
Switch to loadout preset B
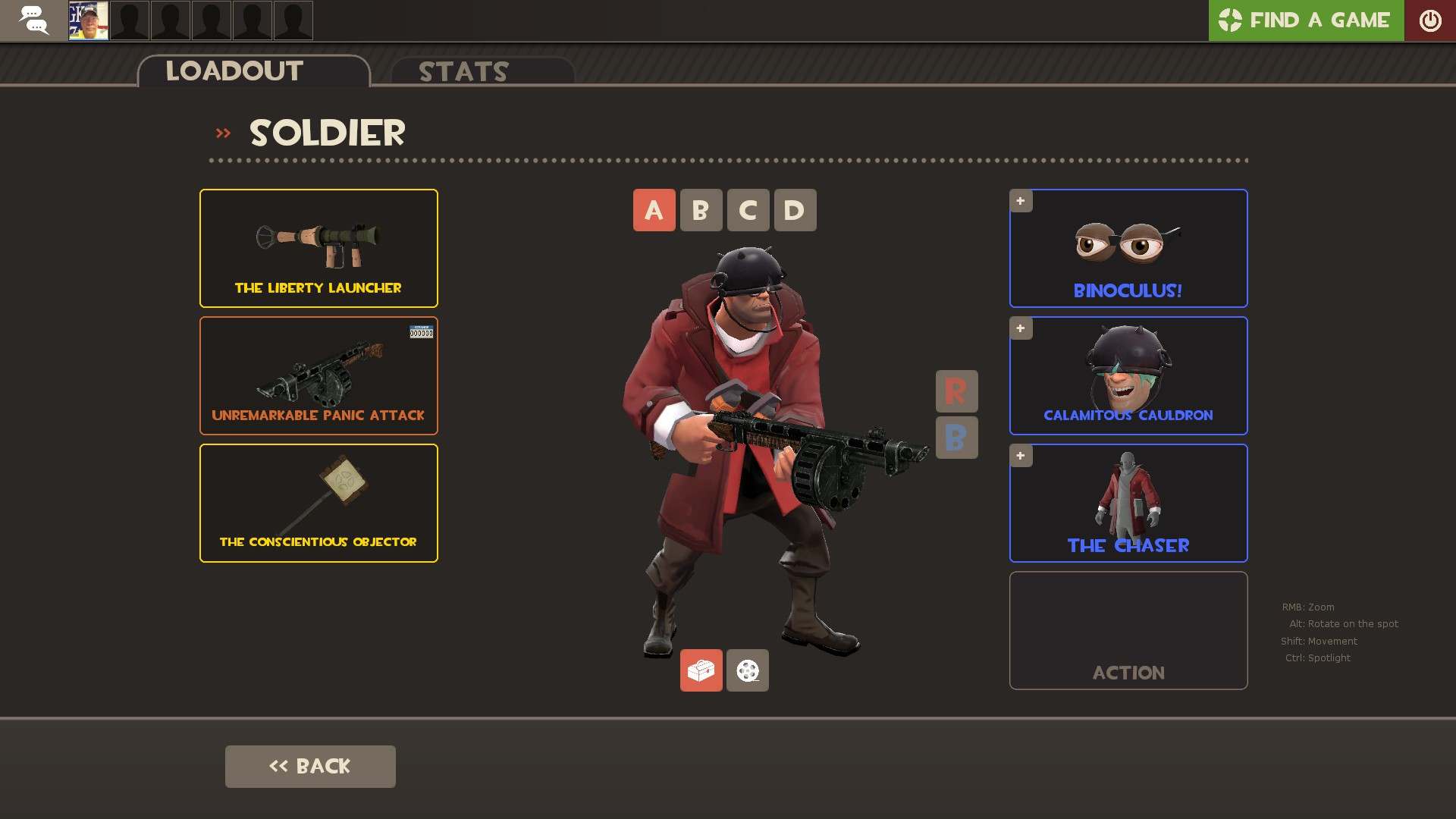pyautogui.click(x=701, y=210)
